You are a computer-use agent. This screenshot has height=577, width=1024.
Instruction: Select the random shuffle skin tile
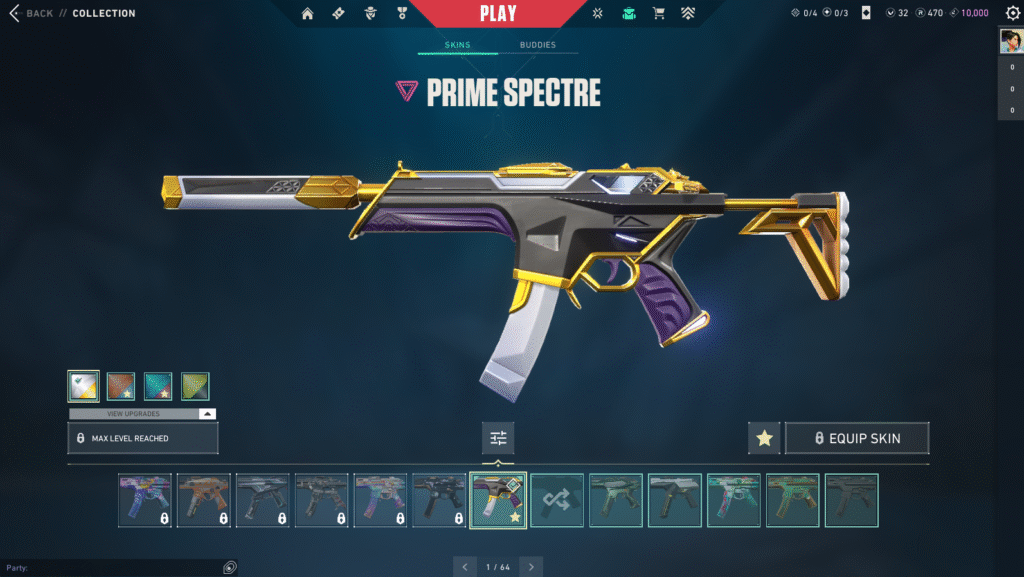[557, 500]
